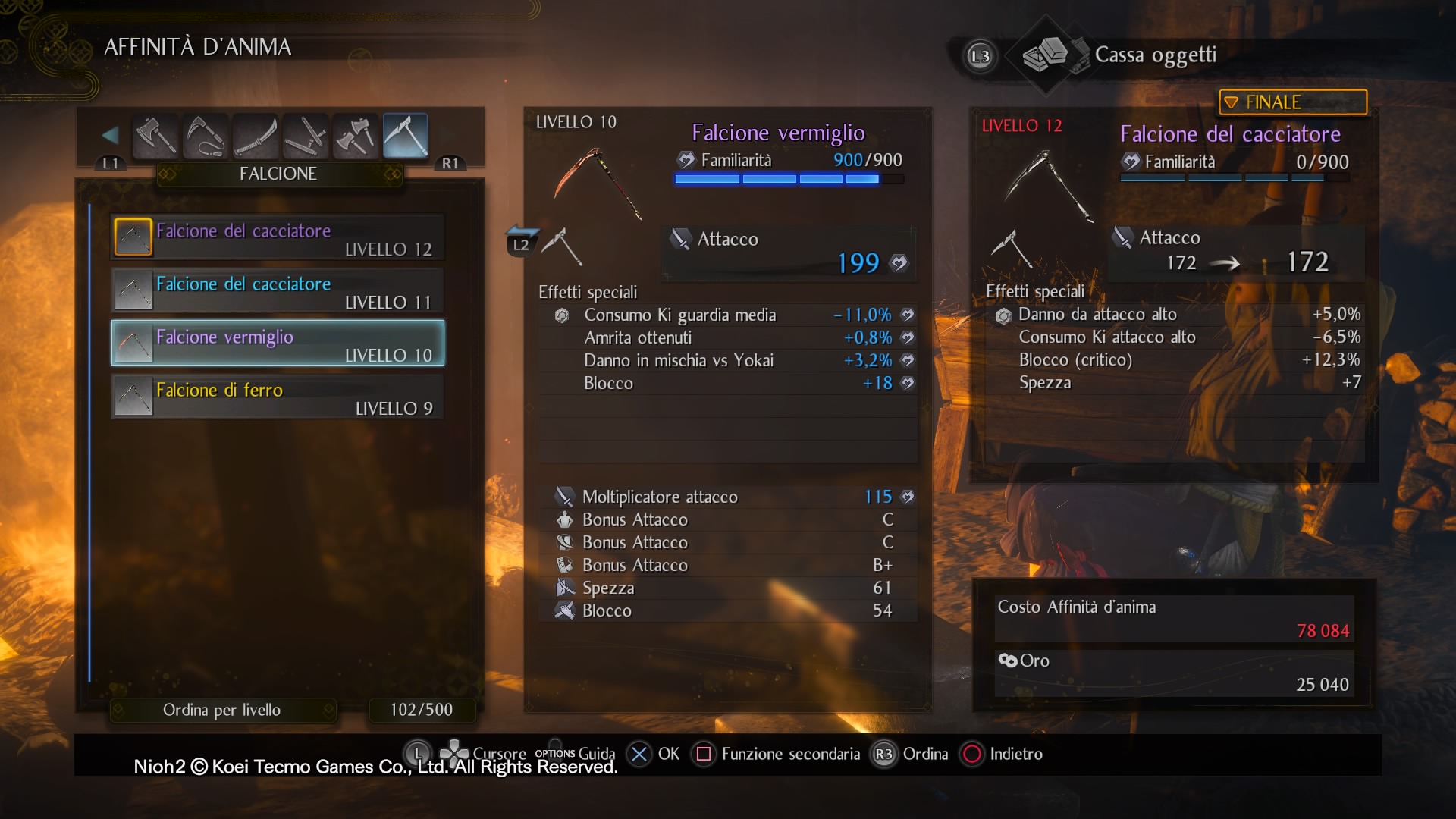The width and height of the screenshot is (1456, 819).
Task: Change sorting via Ordina per livello
Action: (222, 711)
